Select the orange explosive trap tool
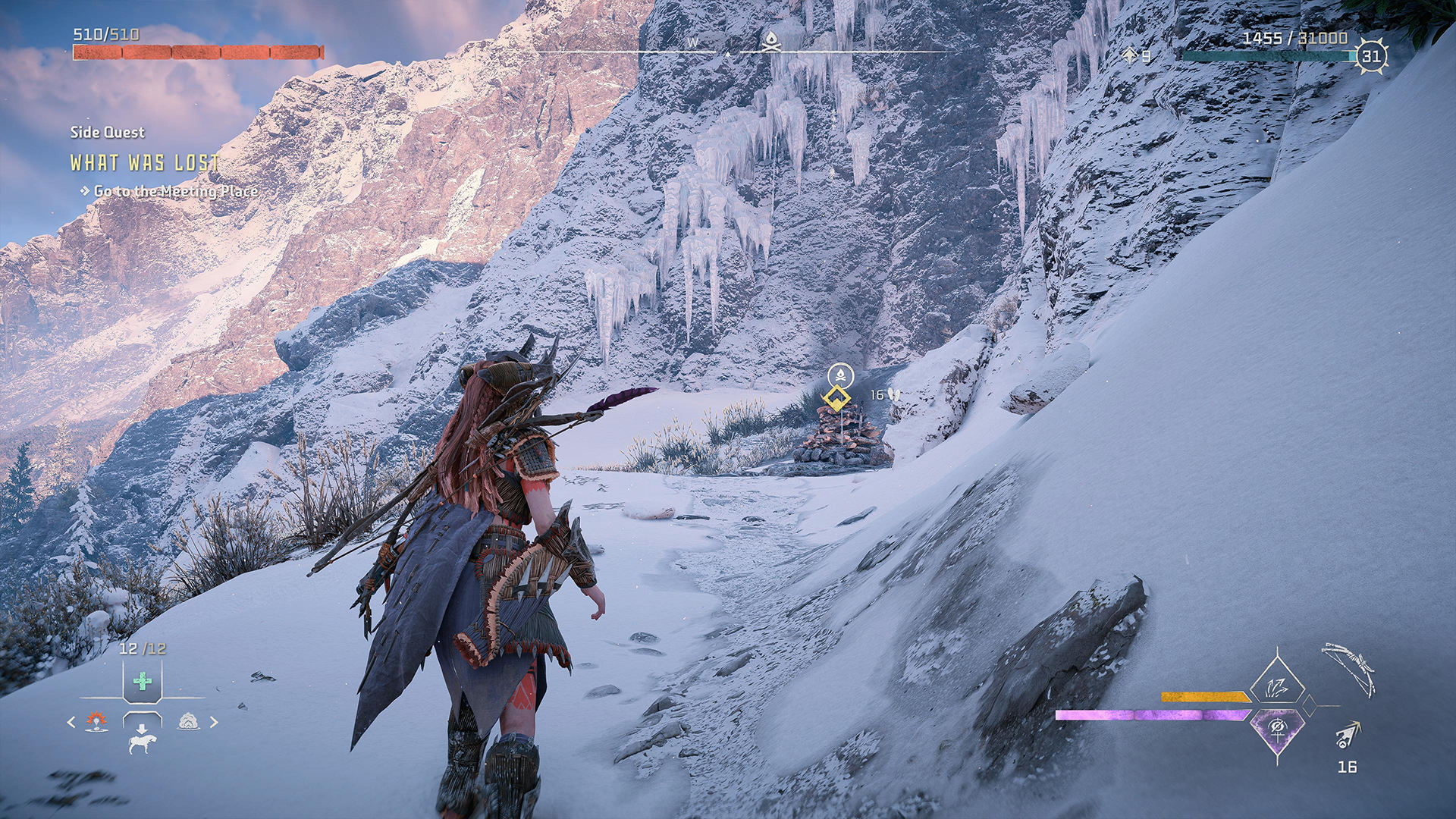 point(96,721)
